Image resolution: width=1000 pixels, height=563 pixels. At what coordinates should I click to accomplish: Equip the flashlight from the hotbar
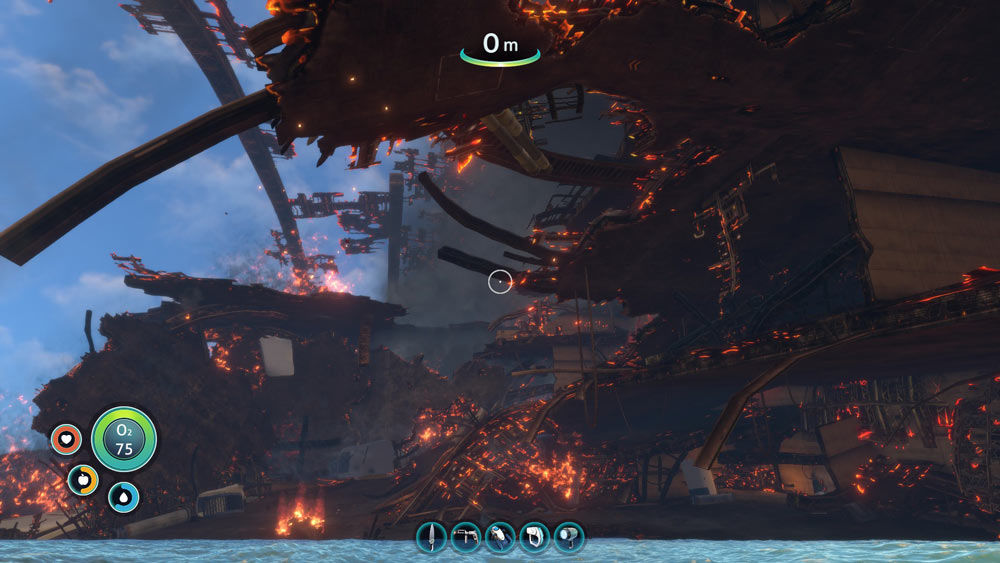569,537
